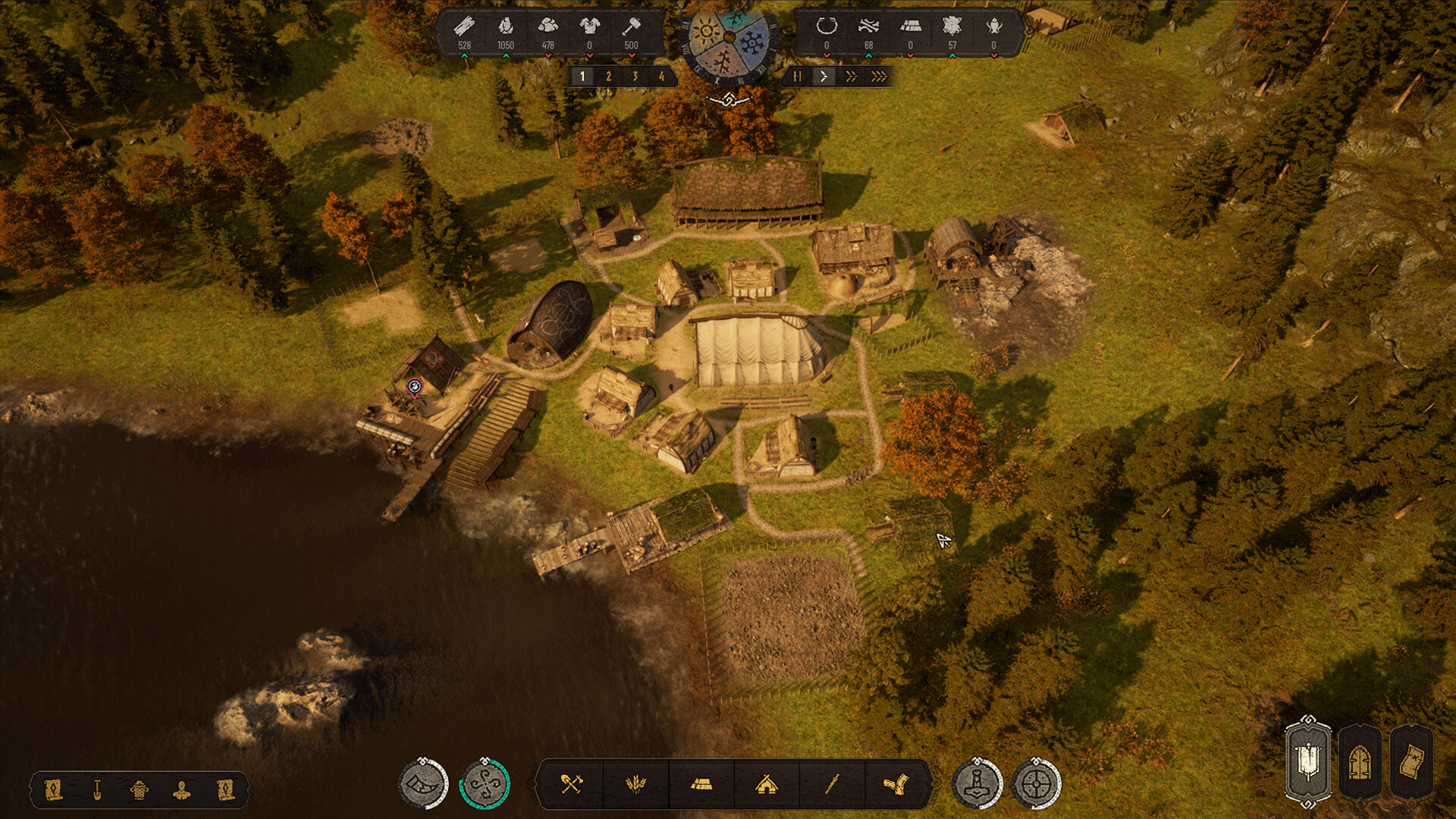Screen dimensions: 1456x819
Task: Click the double arrow fast speed button
Action: click(x=850, y=76)
